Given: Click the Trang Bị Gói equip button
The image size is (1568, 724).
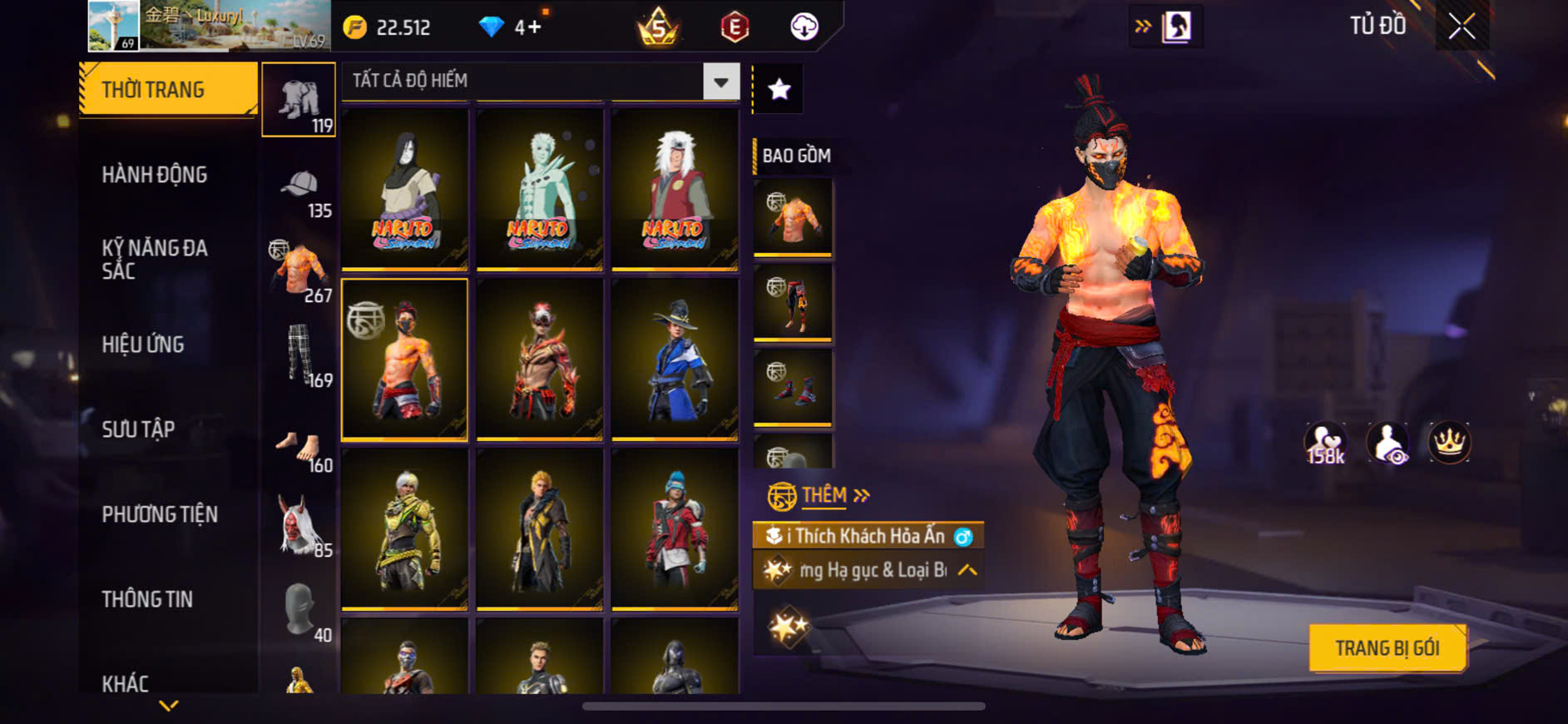Looking at the screenshot, I should point(1387,647).
